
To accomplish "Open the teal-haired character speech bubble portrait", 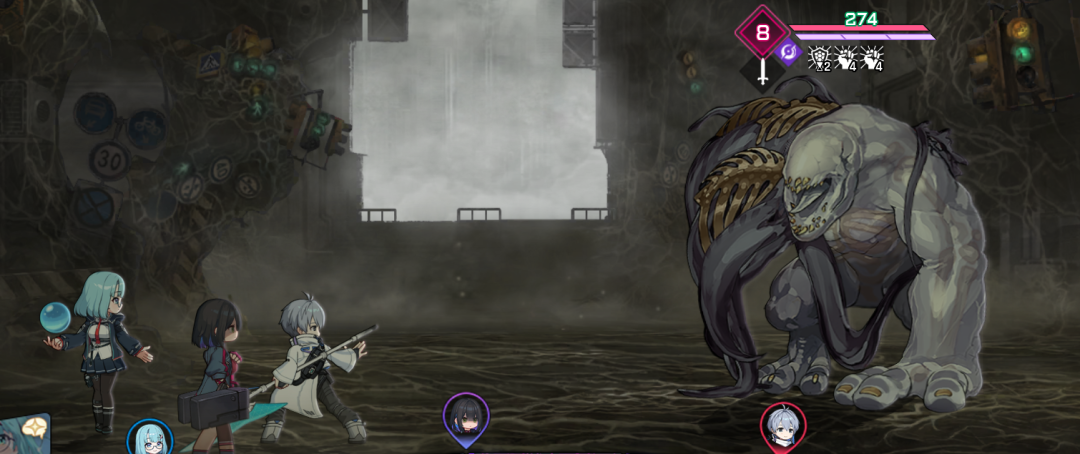I will (23, 434).
